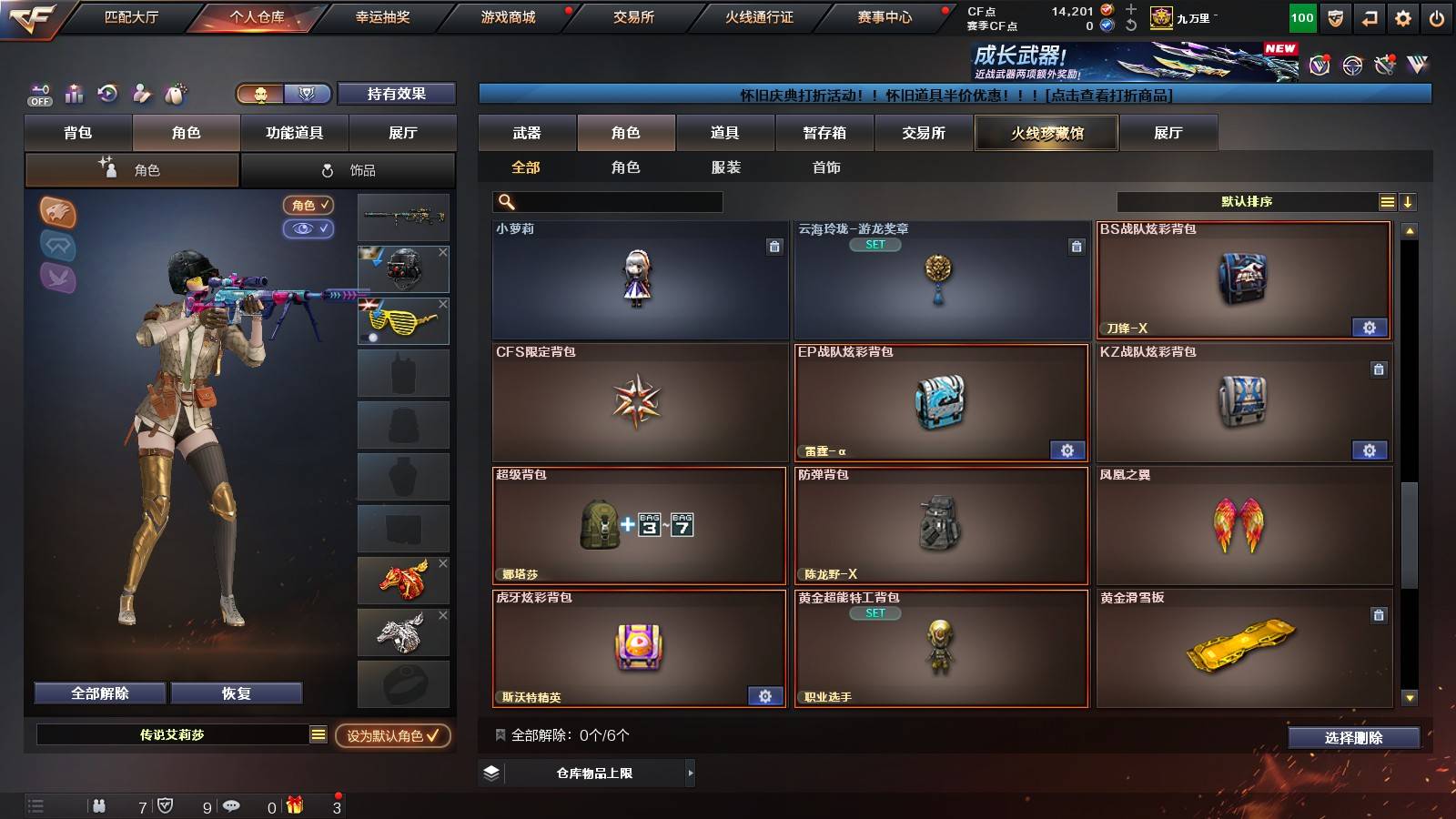Open the gift icon in the bottom status bar
The image size is (1456, 819).
coord(292,806)
